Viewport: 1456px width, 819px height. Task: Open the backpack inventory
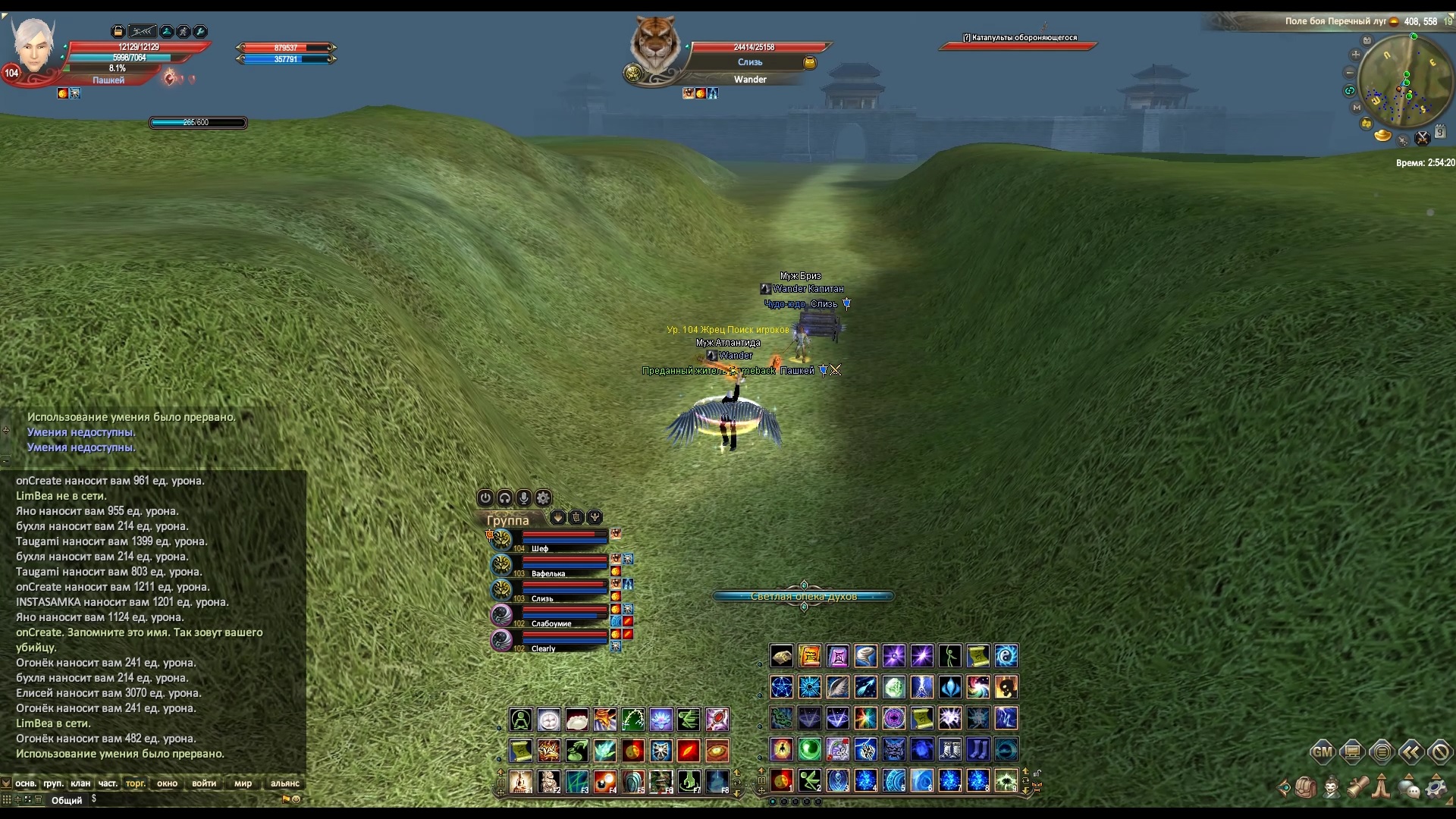[1305, 787]
